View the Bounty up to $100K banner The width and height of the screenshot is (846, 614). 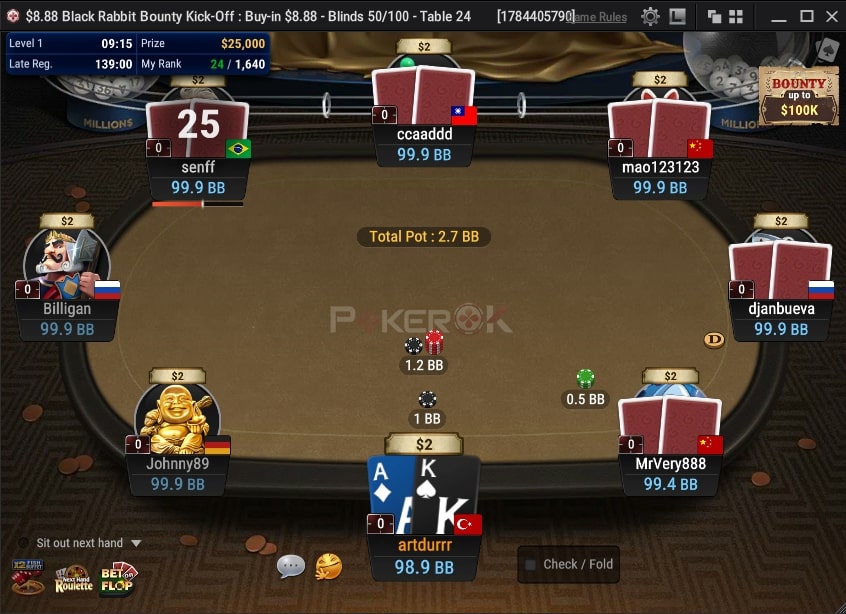(x=798, y=96)
